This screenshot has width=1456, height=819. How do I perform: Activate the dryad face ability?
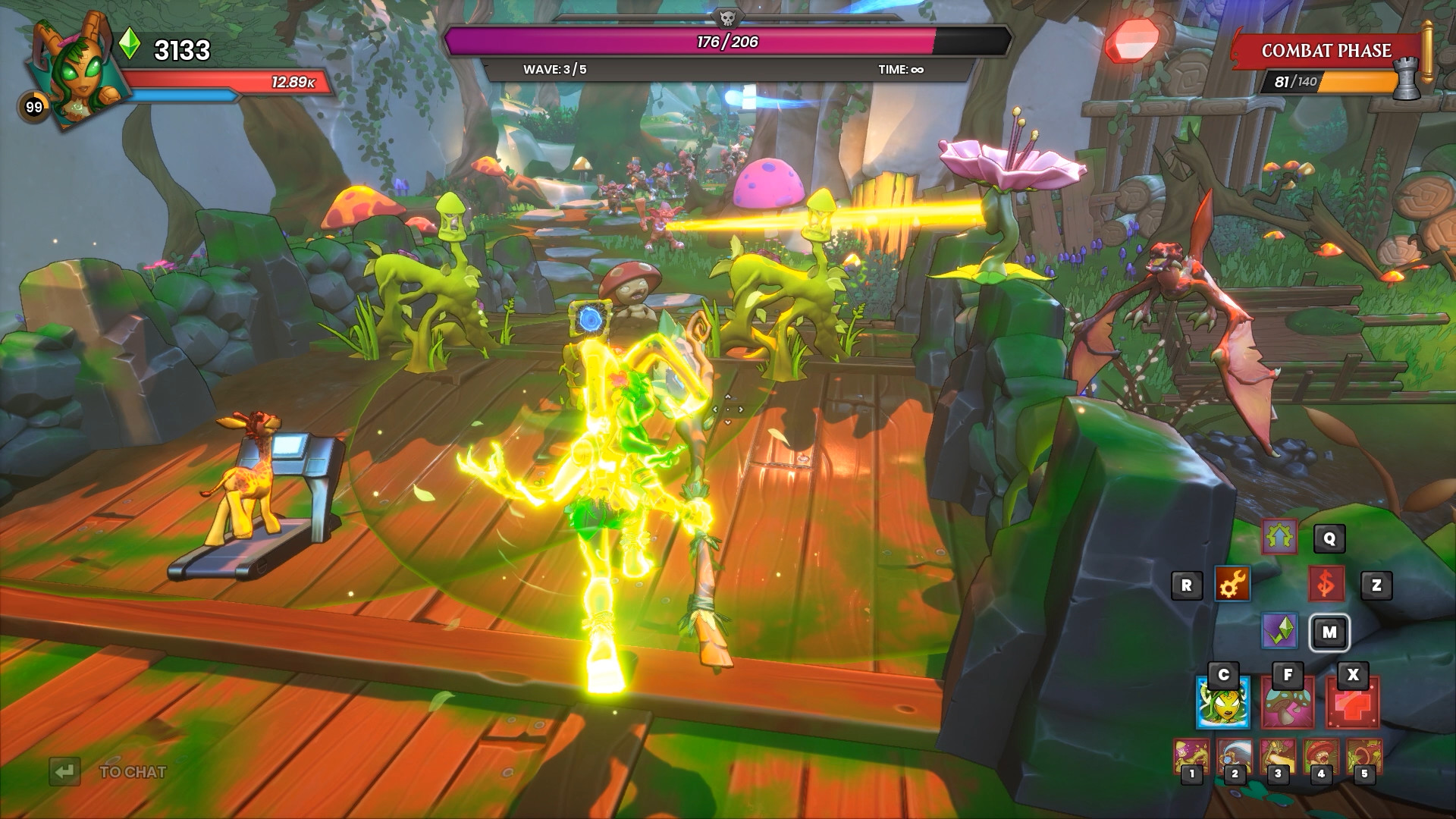click(1222, 704)
